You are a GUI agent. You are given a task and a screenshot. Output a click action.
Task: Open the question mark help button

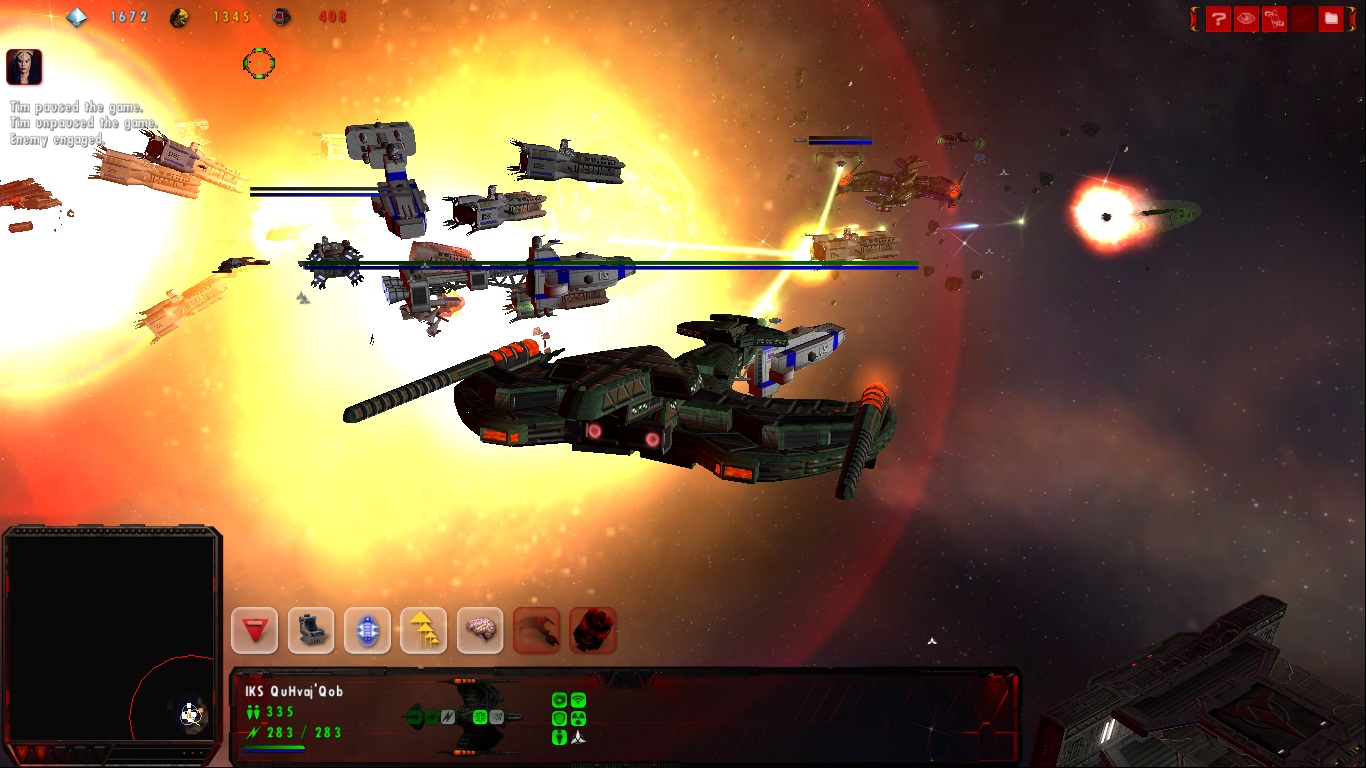pos(1218,19)
